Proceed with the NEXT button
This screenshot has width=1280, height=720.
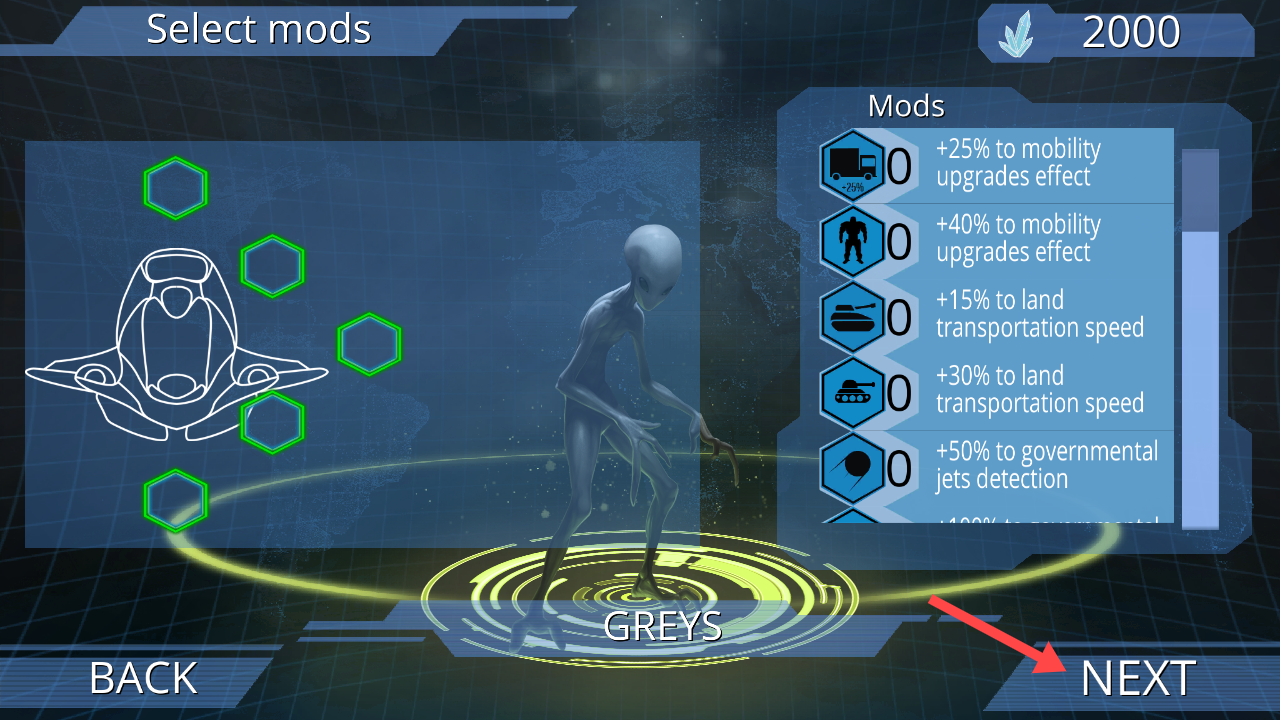point(1137,679)
